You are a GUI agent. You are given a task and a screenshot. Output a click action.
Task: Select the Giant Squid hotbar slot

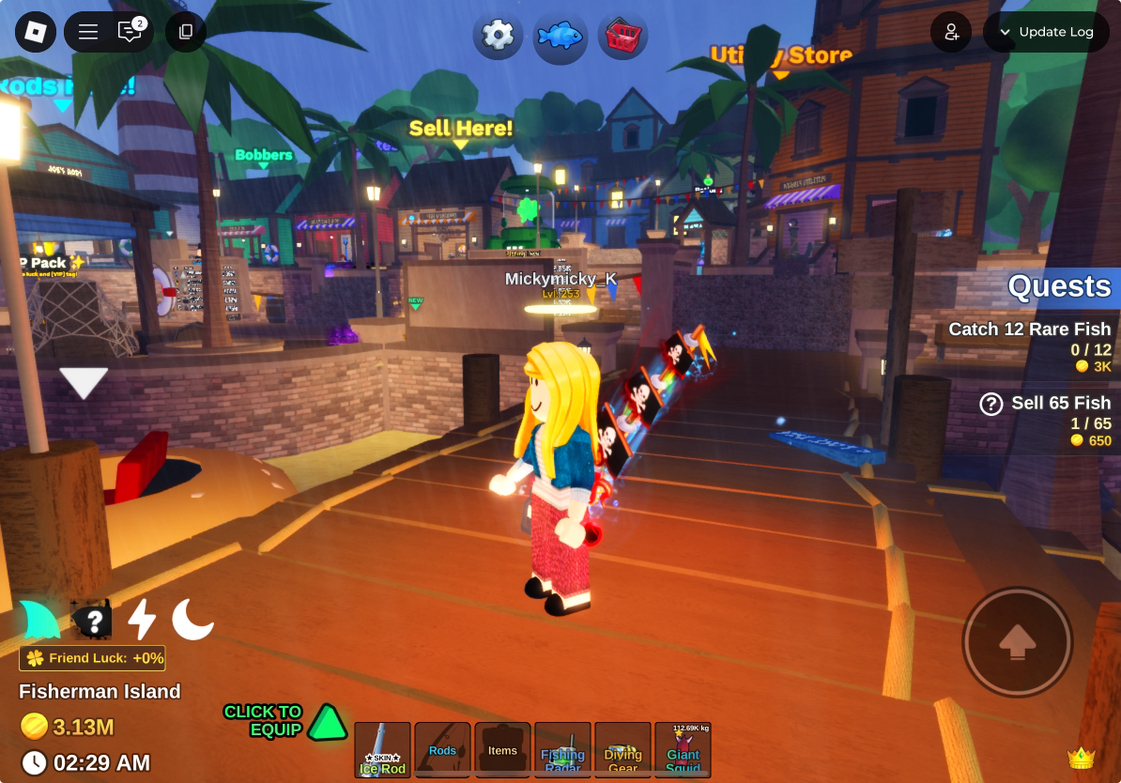[x=683, y=750]
